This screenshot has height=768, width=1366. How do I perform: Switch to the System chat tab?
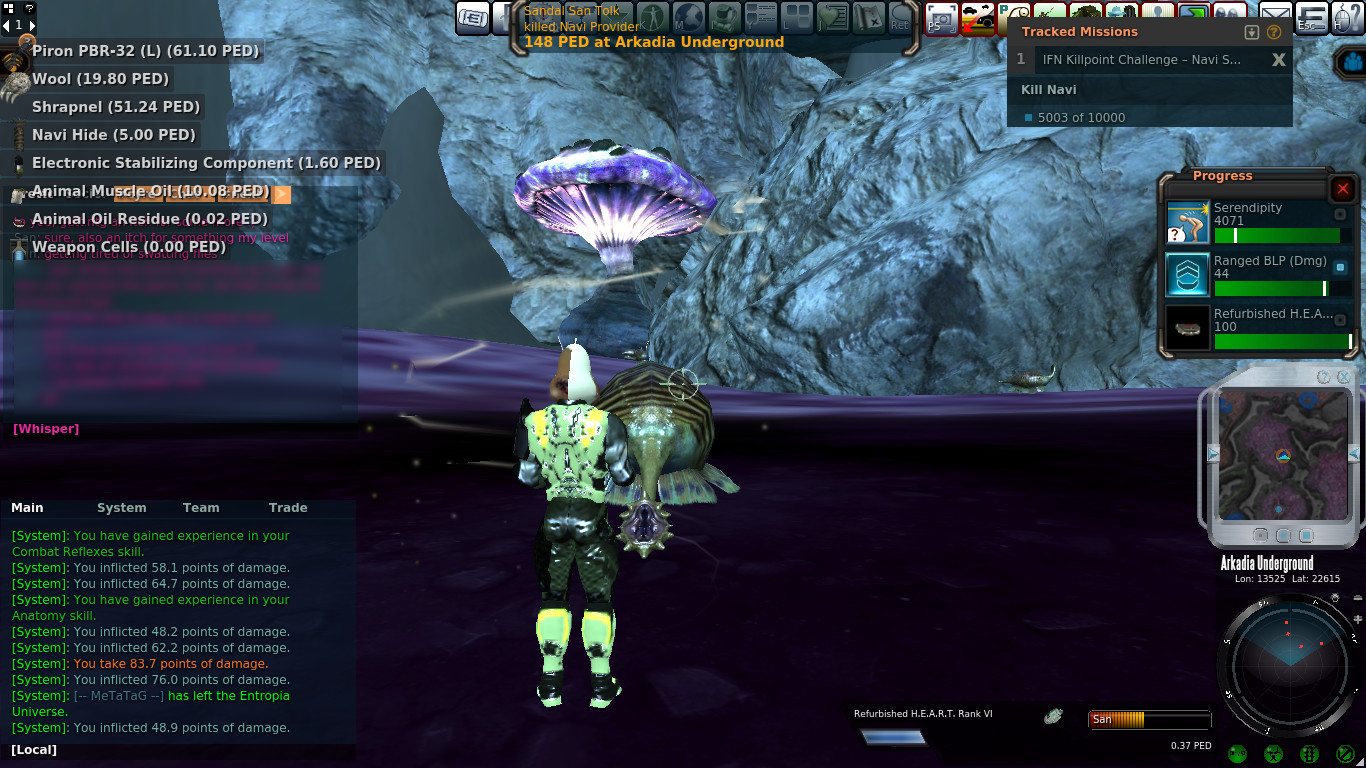coord(121,508)
